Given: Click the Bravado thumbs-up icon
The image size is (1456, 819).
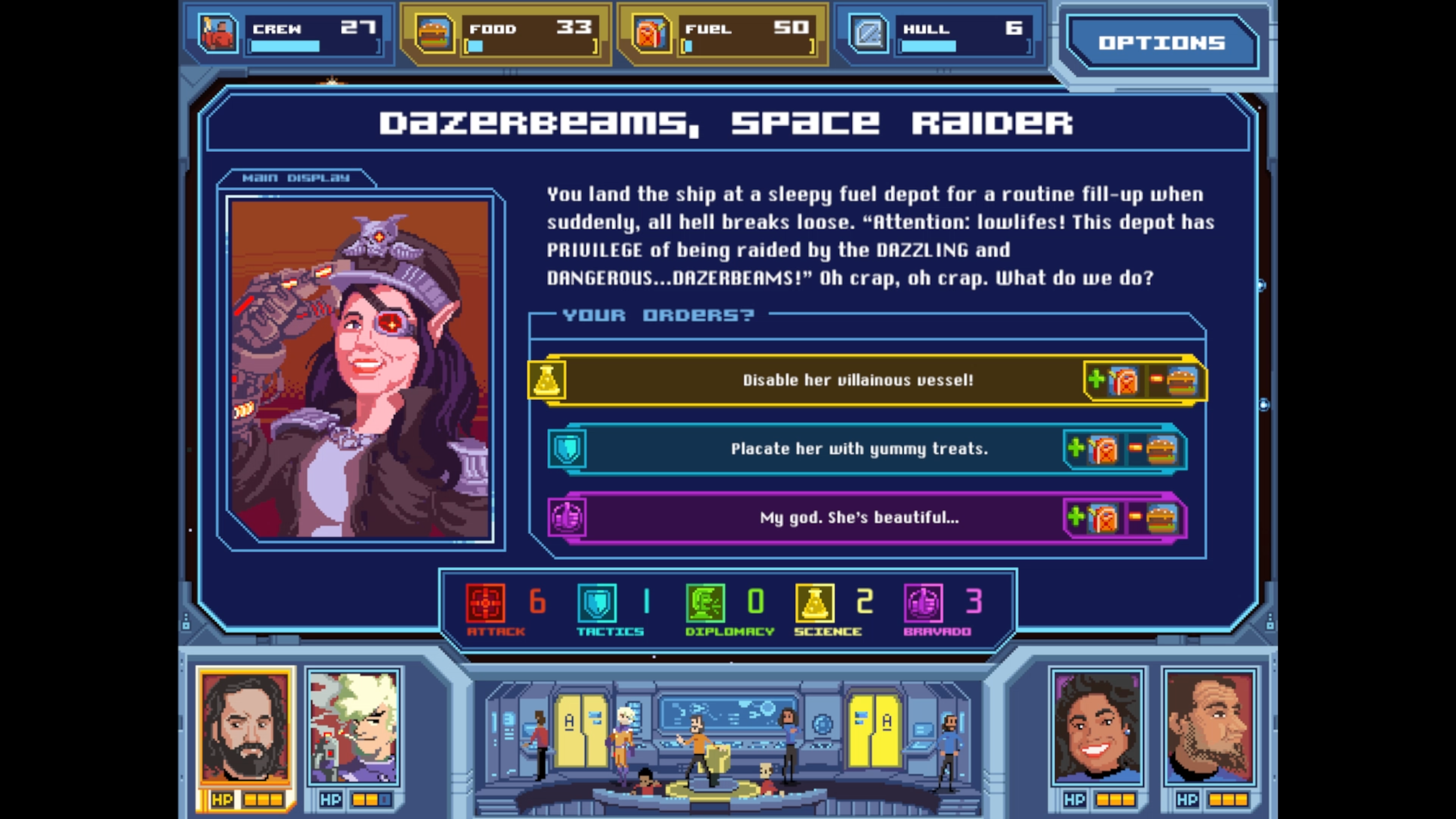Looking at the screenshot, I should tap(924, 604).
